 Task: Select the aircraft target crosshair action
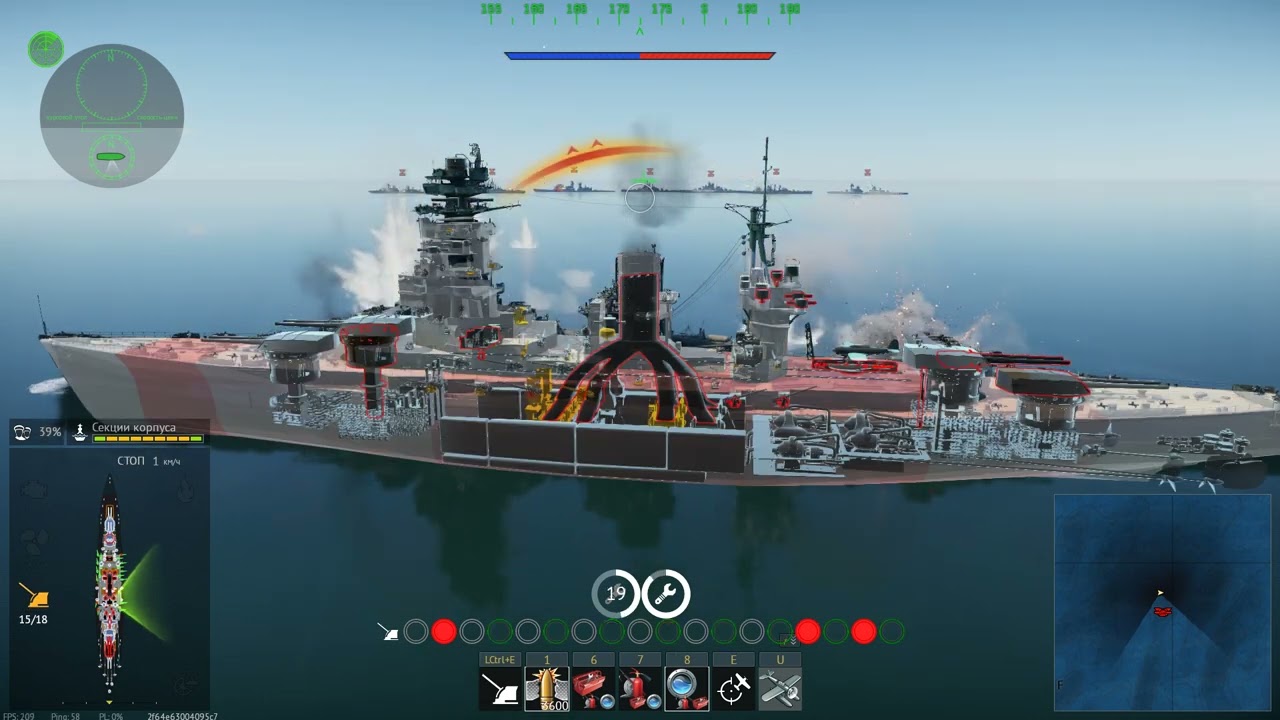point(734,688)
